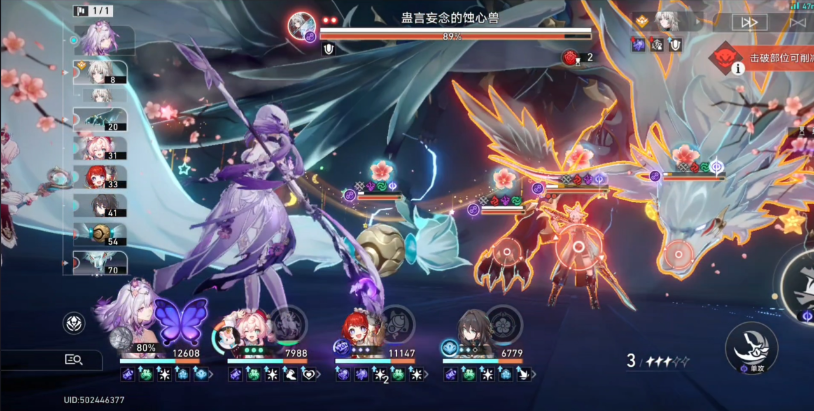This screenshot has height=411, width=814.
Task: Toggle the double-speed battle button
Action: tap(752, 22)
